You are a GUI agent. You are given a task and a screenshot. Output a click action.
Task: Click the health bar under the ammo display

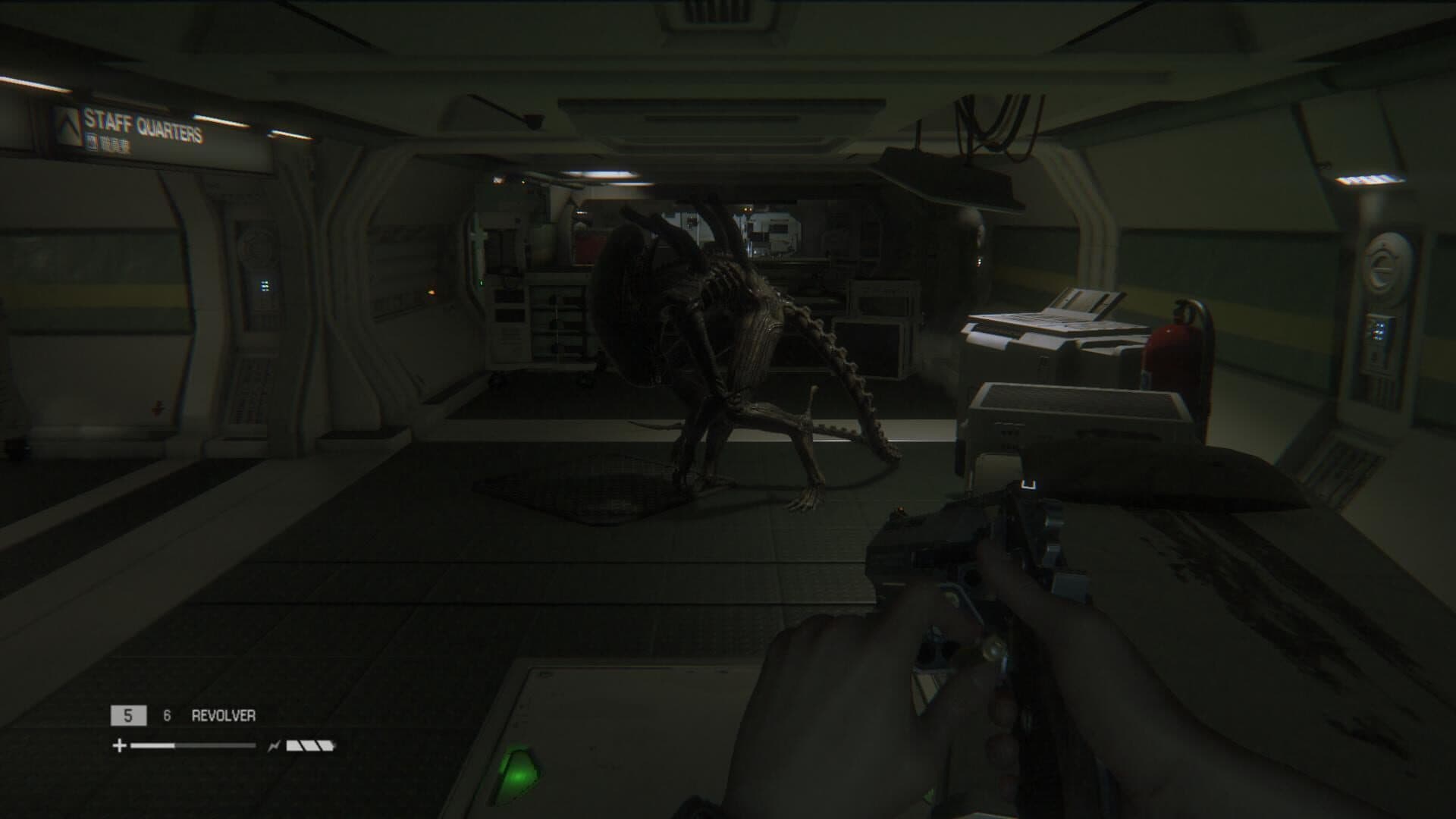pos(193,745)
